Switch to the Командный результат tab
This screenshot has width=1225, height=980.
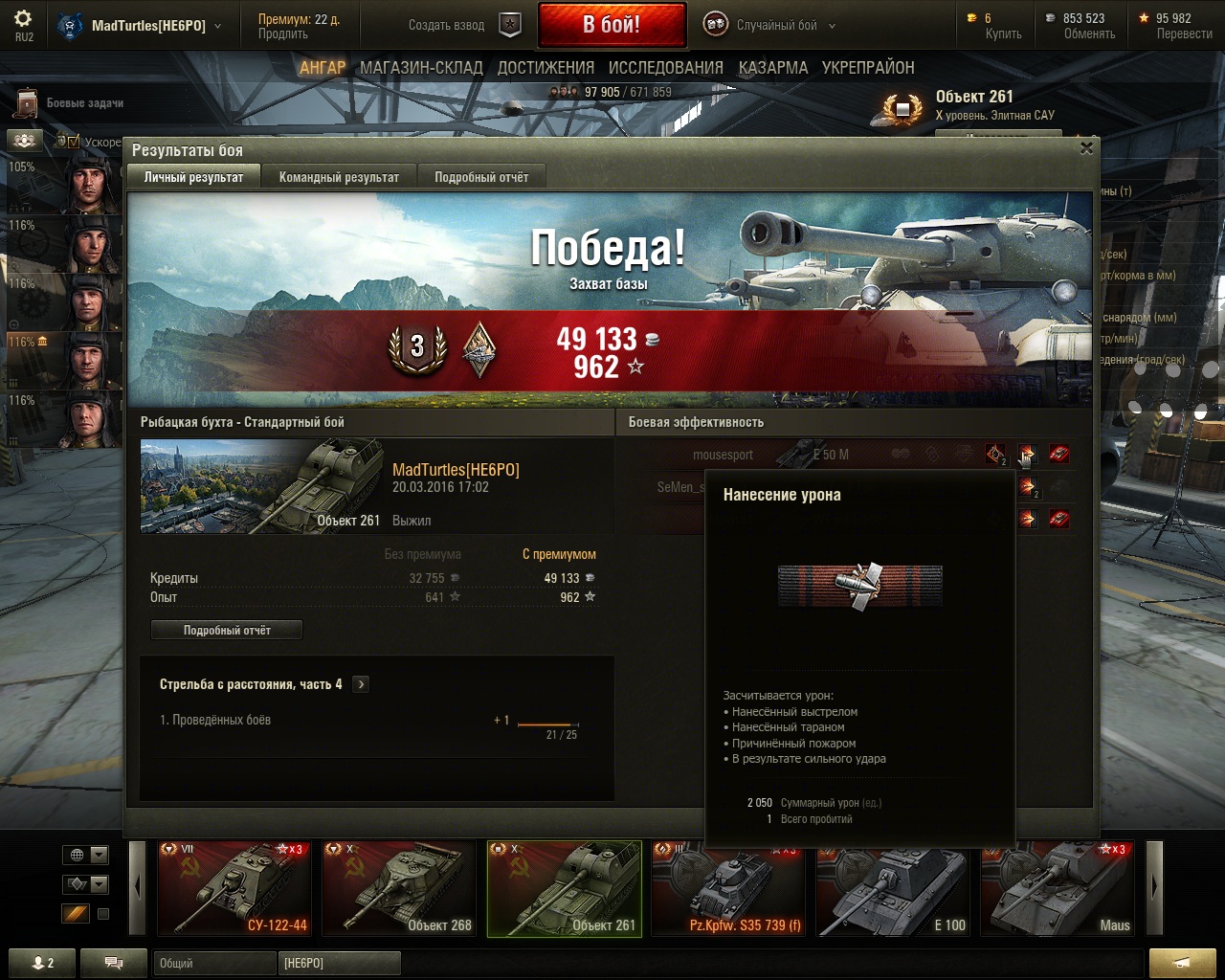pyautogui.click(x=339, y=177)
